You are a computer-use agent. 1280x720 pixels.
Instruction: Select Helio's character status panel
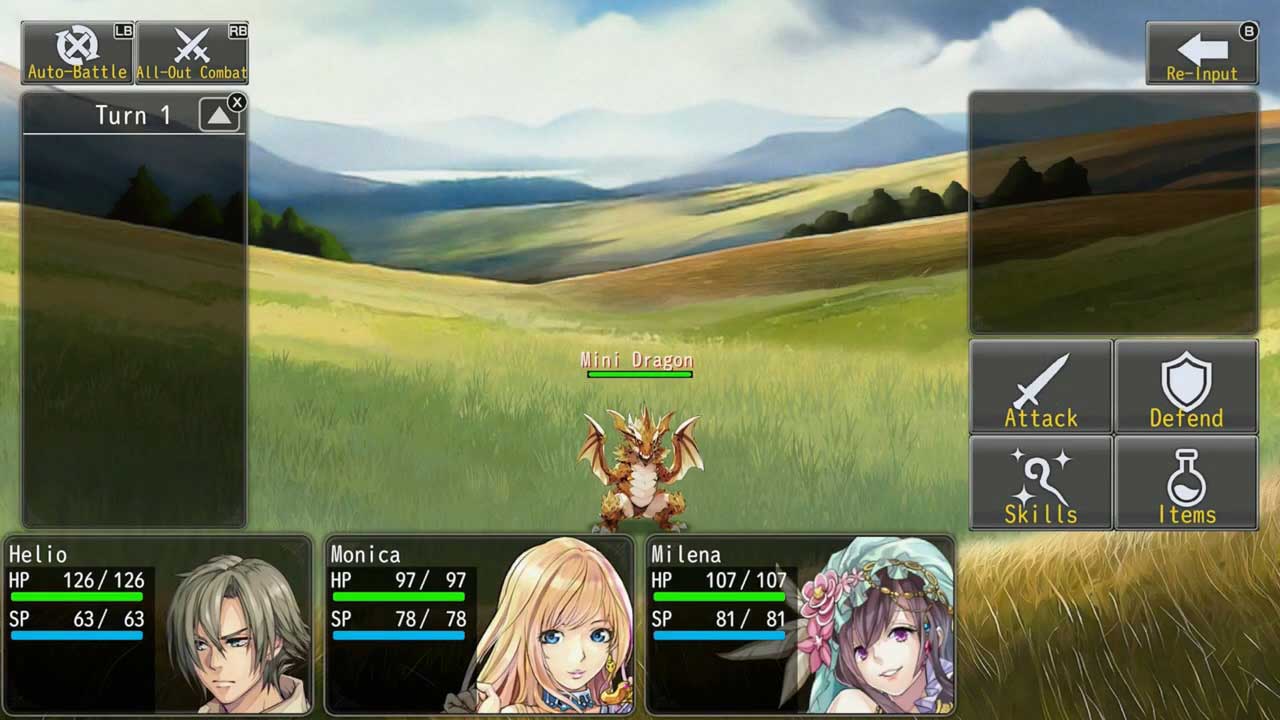(158, 625)
